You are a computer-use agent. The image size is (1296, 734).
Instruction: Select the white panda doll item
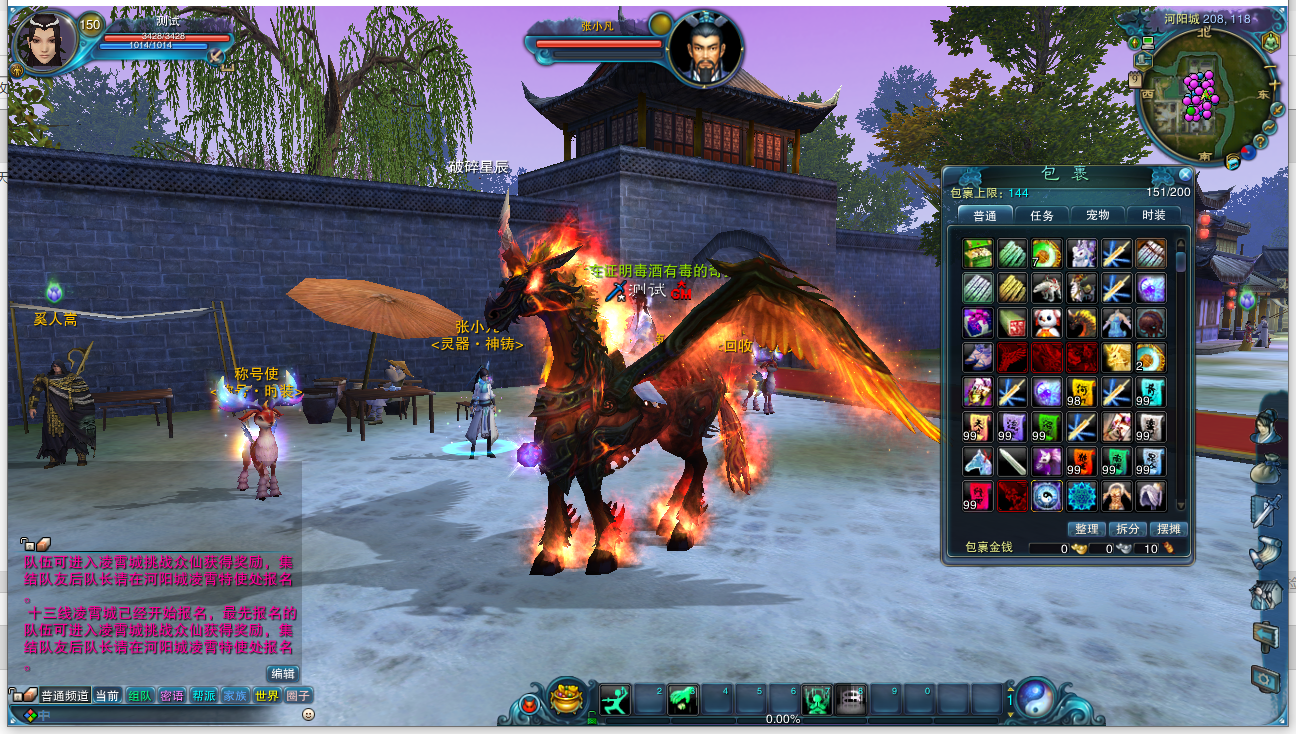[x=1047, y=323]
